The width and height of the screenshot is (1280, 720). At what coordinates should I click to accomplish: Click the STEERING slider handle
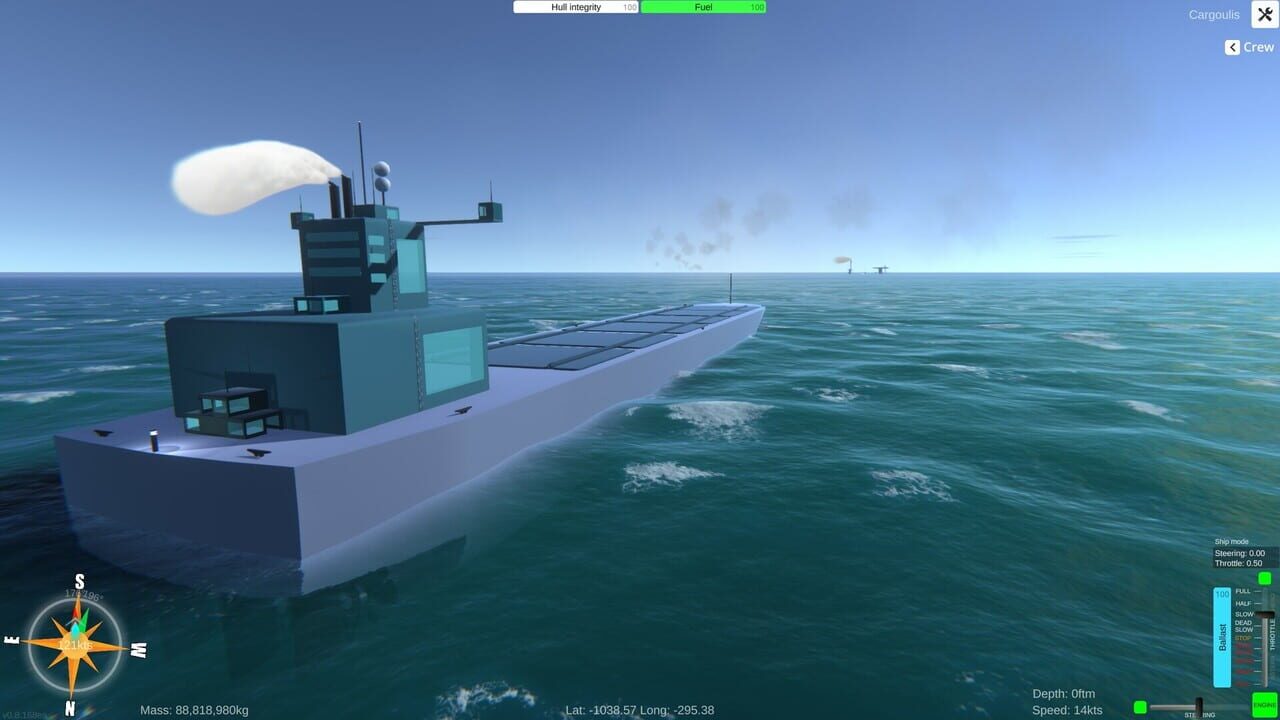click(1200, 706)
